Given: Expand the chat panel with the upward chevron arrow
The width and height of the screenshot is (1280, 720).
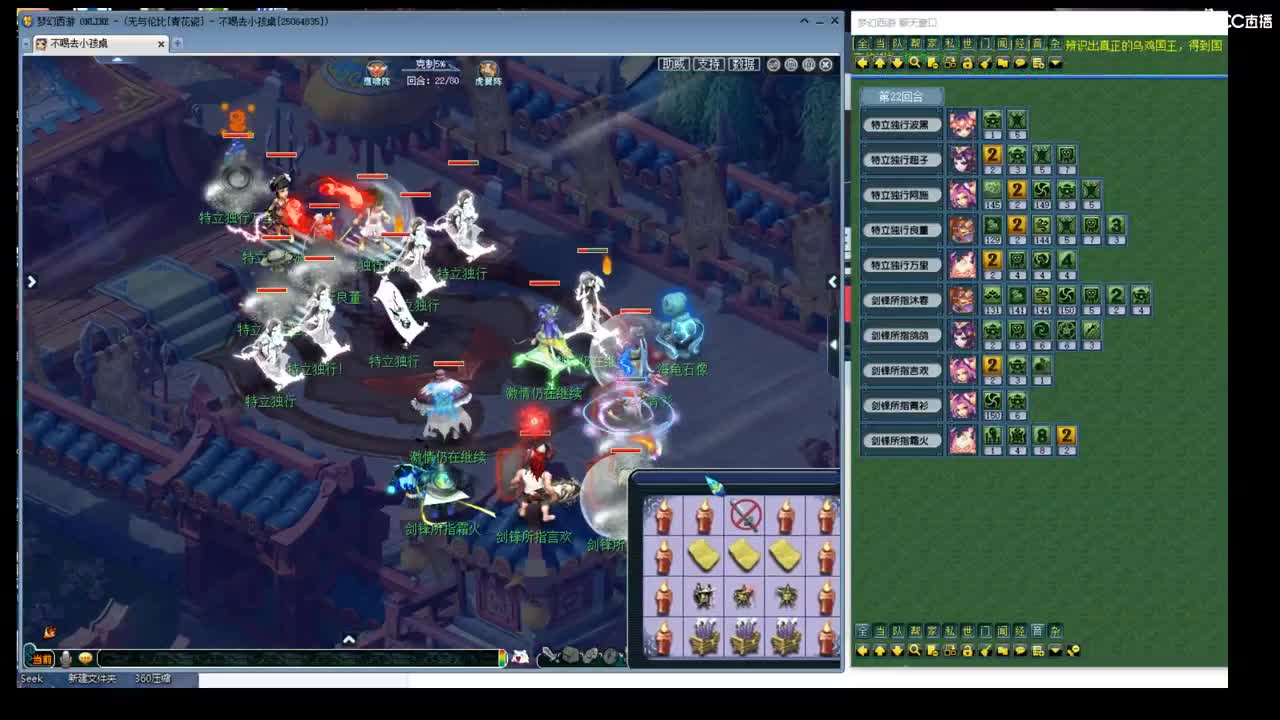Looking at the screenshot, I should tap(348, 638).
